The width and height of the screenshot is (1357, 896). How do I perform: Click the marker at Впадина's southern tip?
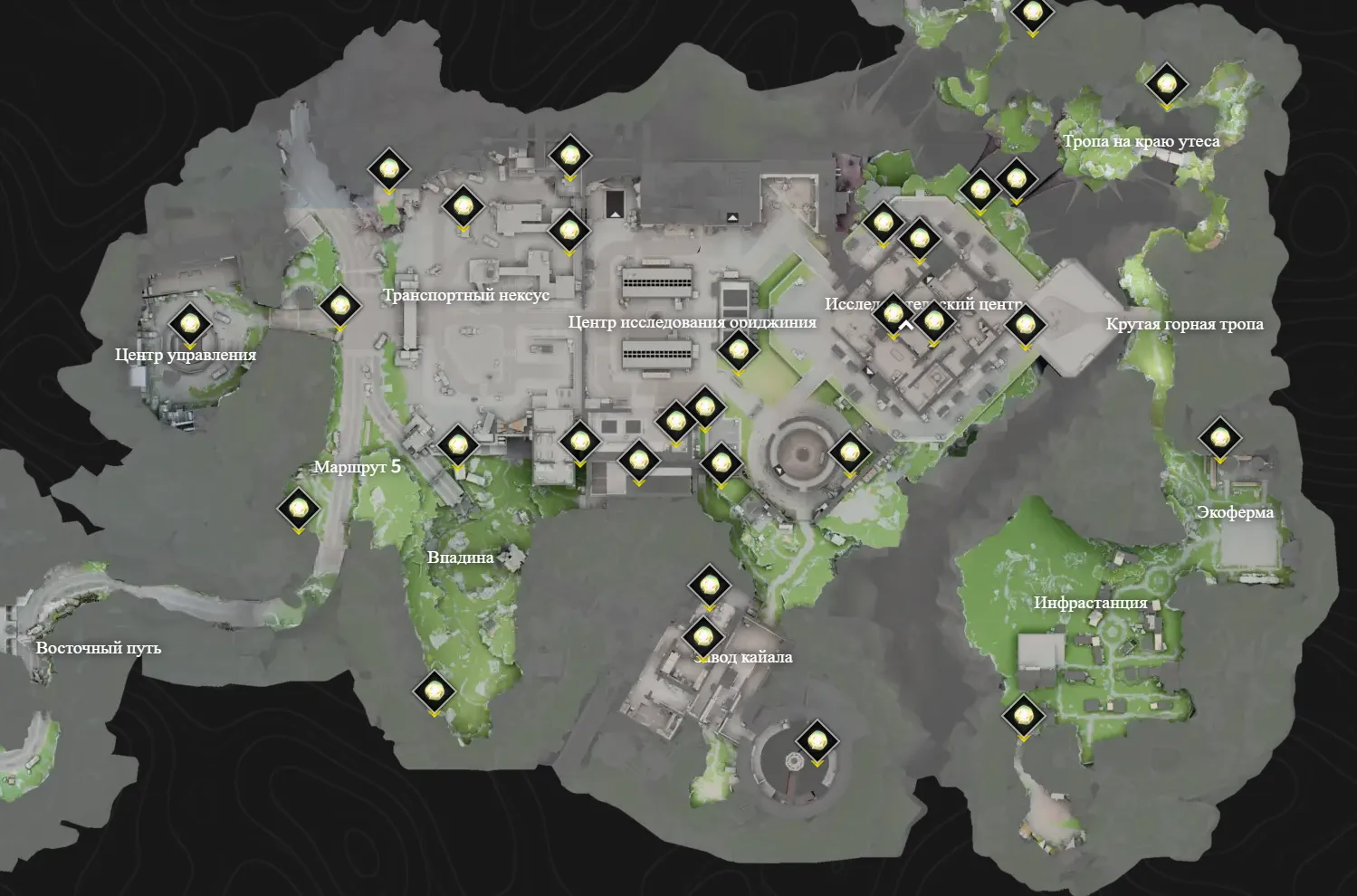coord(435,692)
